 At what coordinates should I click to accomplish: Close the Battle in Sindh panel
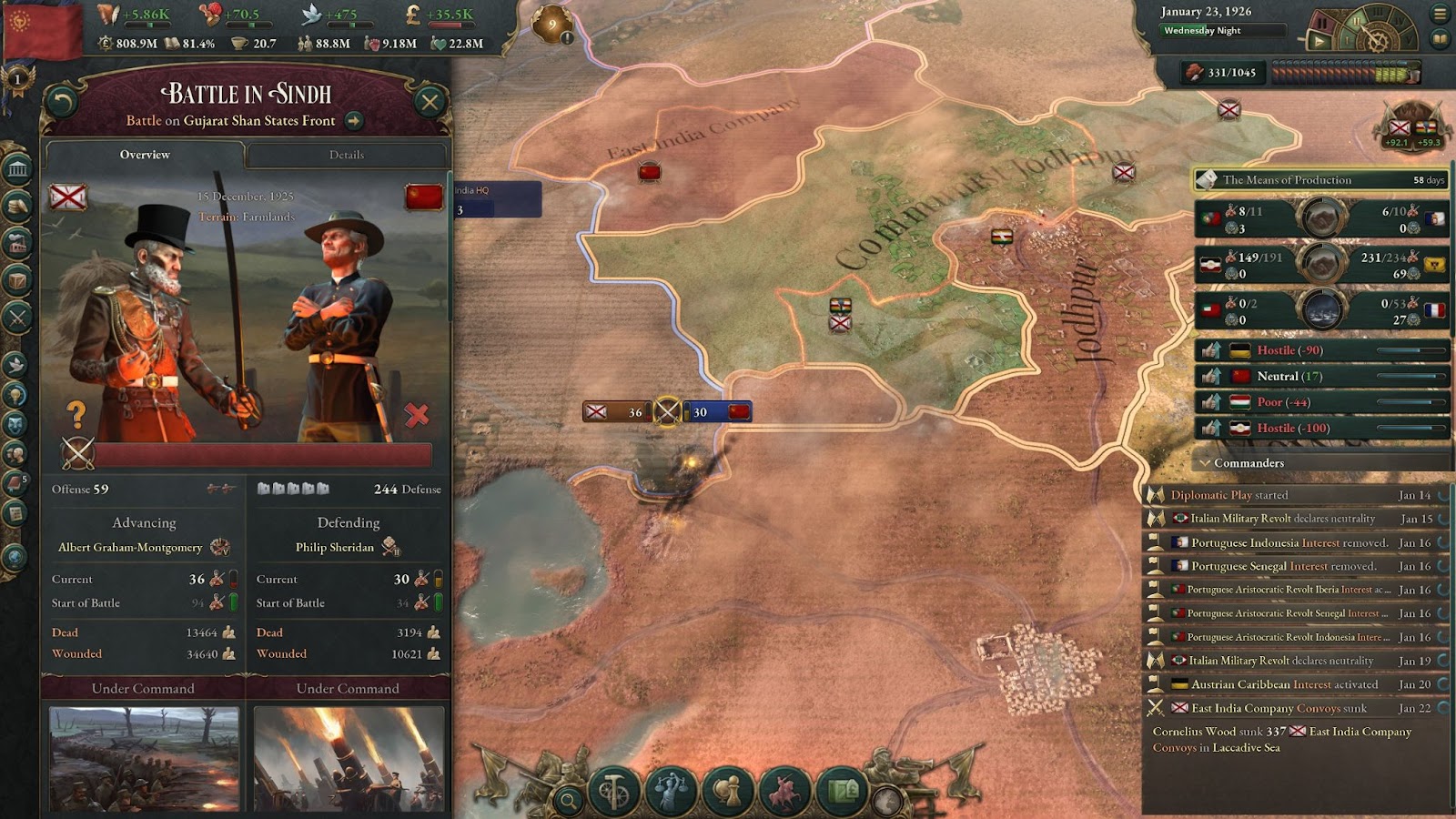tap(430, 101)
